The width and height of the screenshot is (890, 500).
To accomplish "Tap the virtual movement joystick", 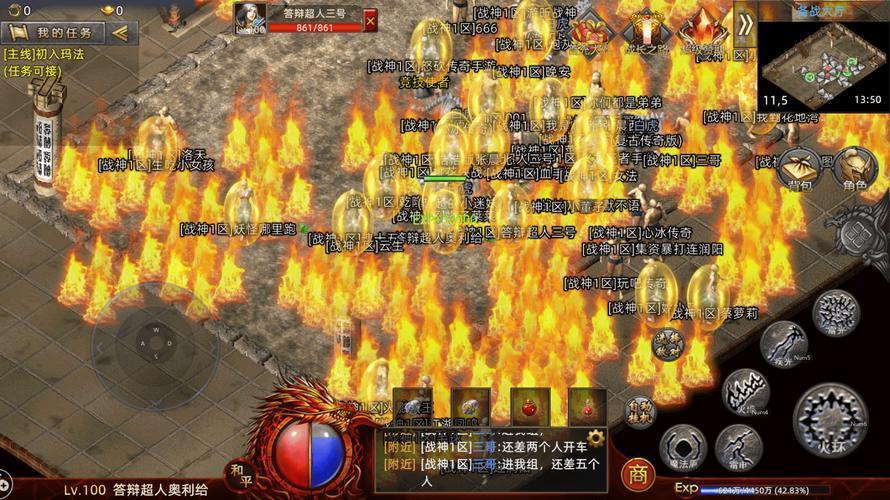I will click(155, 347).
